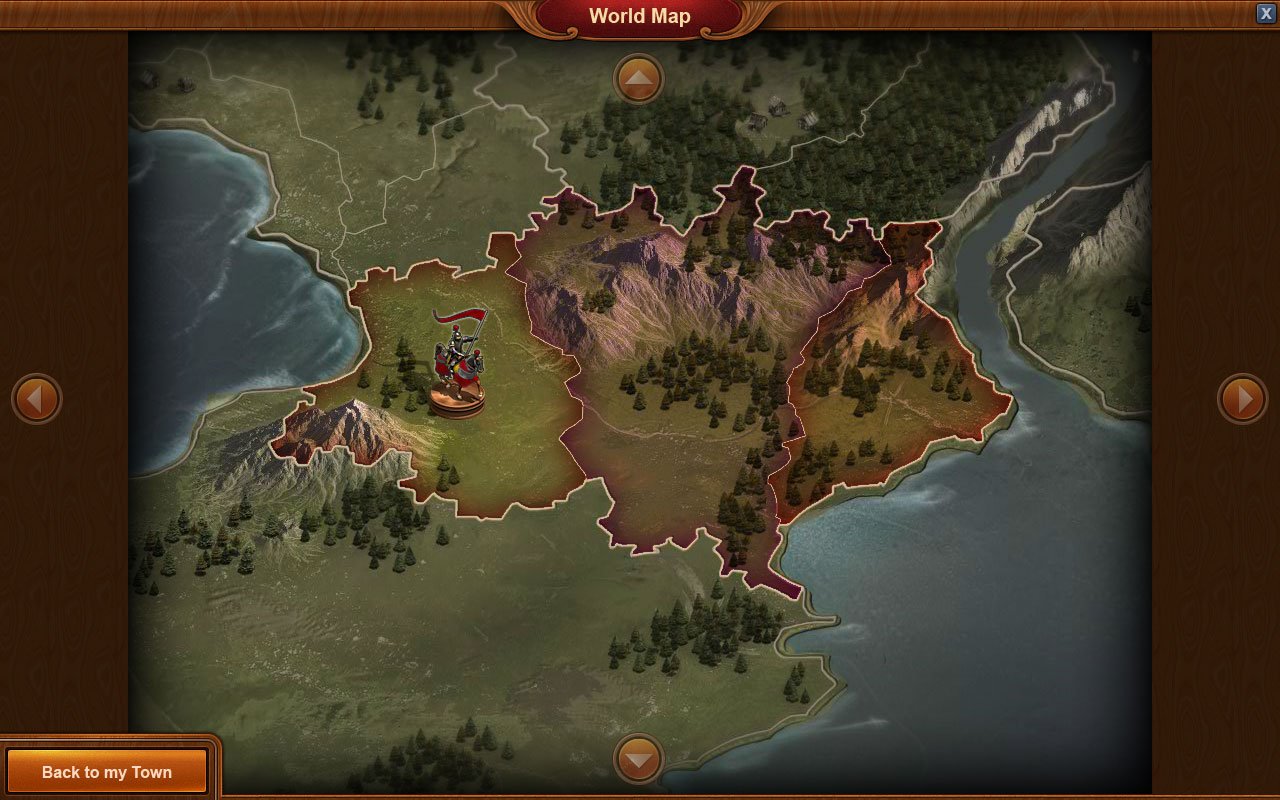Click the right map navigation arrow
The height and width of the screenshot is (800, 1280).
(x=1243, y=398)
